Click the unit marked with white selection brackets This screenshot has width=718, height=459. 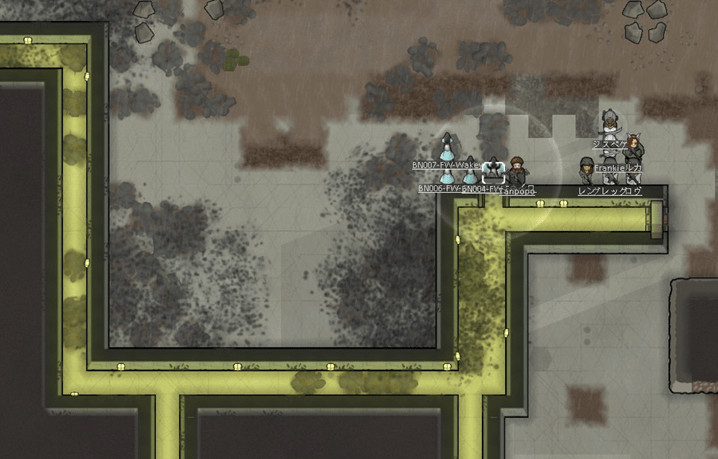pos(492,171)
